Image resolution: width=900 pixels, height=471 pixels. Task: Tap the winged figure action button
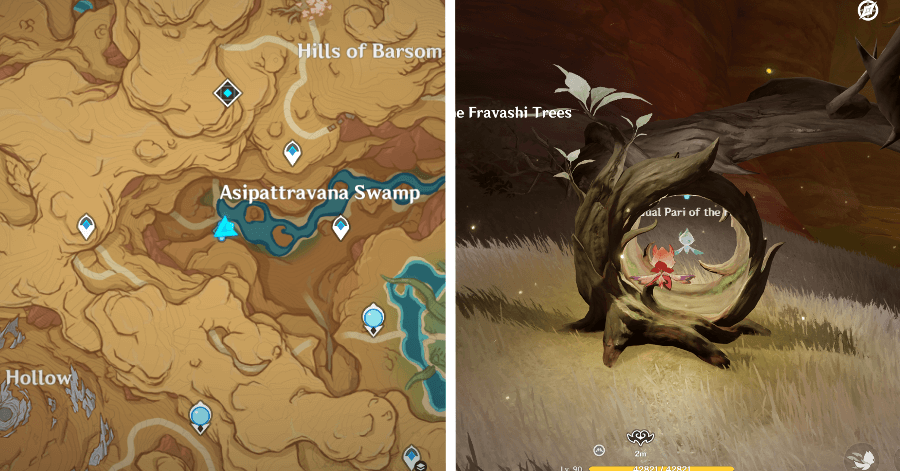point(862,458)
